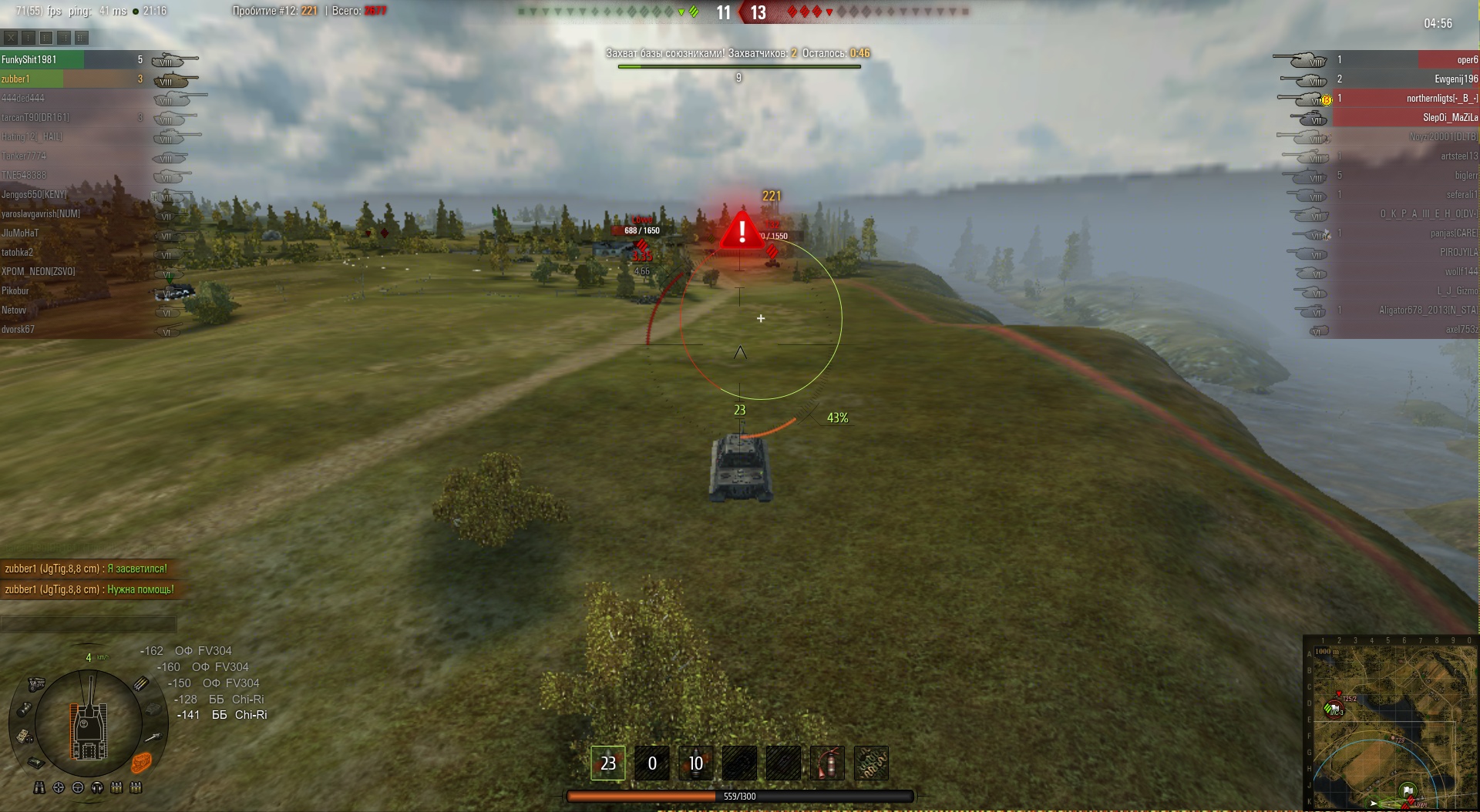This screenshot has width=1480, height=812.
Task: Click the damaged orange tracks module icon
Action: [x=141, y=763]
